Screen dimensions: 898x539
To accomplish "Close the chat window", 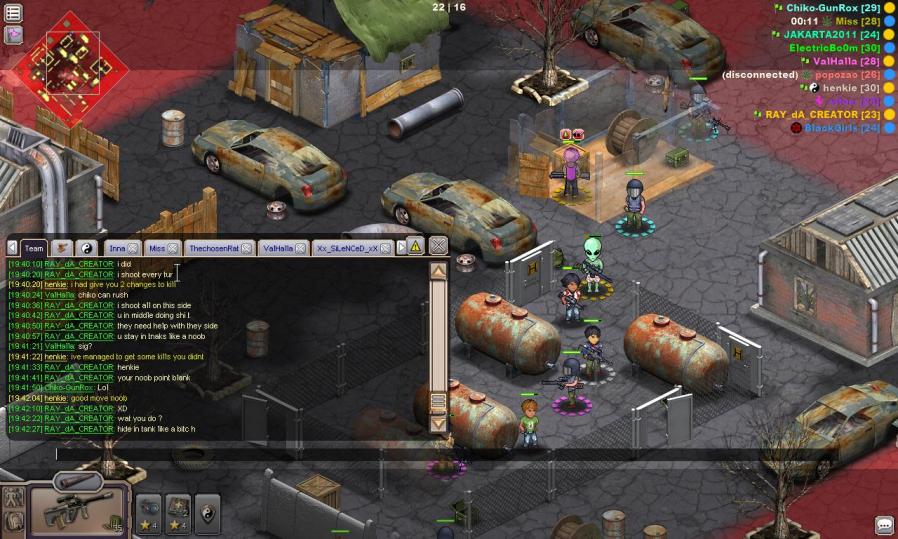I will pos(438,246).
